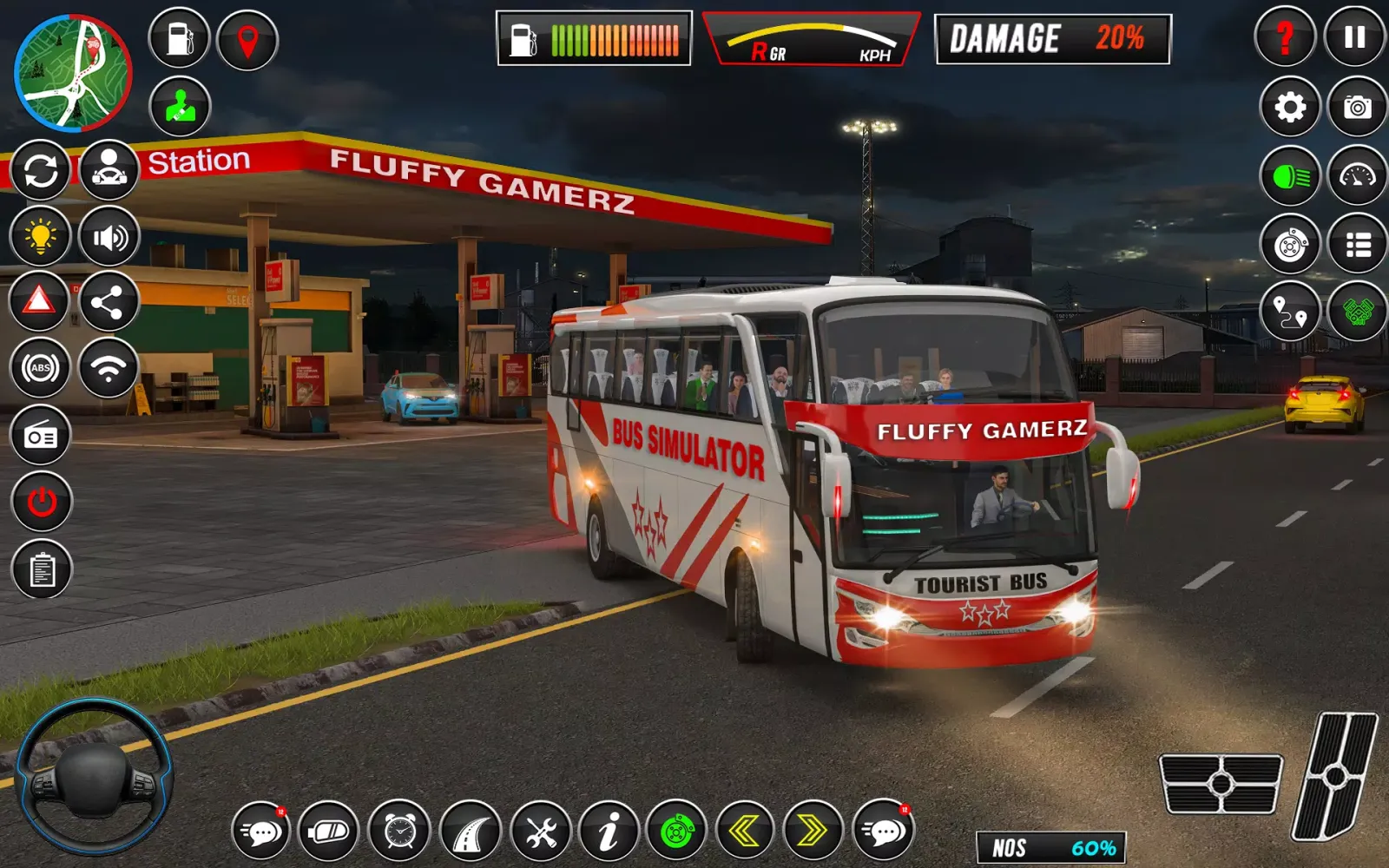Screen dimensions: 1389x868
Task: Toggle the ABS brake button
Action: coord(41,368)
